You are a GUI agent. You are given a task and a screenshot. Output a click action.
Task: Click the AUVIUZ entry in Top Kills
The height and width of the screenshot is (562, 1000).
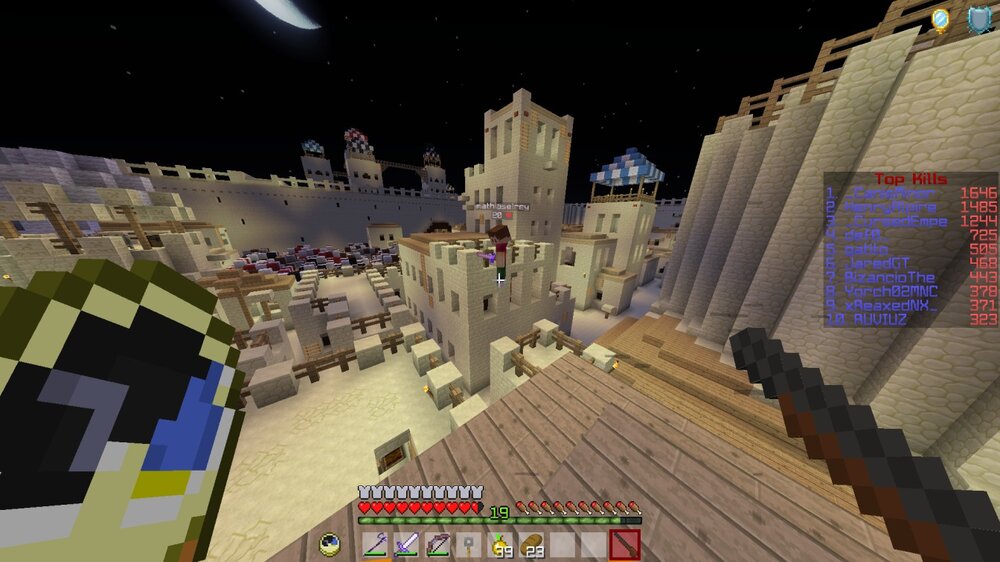[879, 319]
